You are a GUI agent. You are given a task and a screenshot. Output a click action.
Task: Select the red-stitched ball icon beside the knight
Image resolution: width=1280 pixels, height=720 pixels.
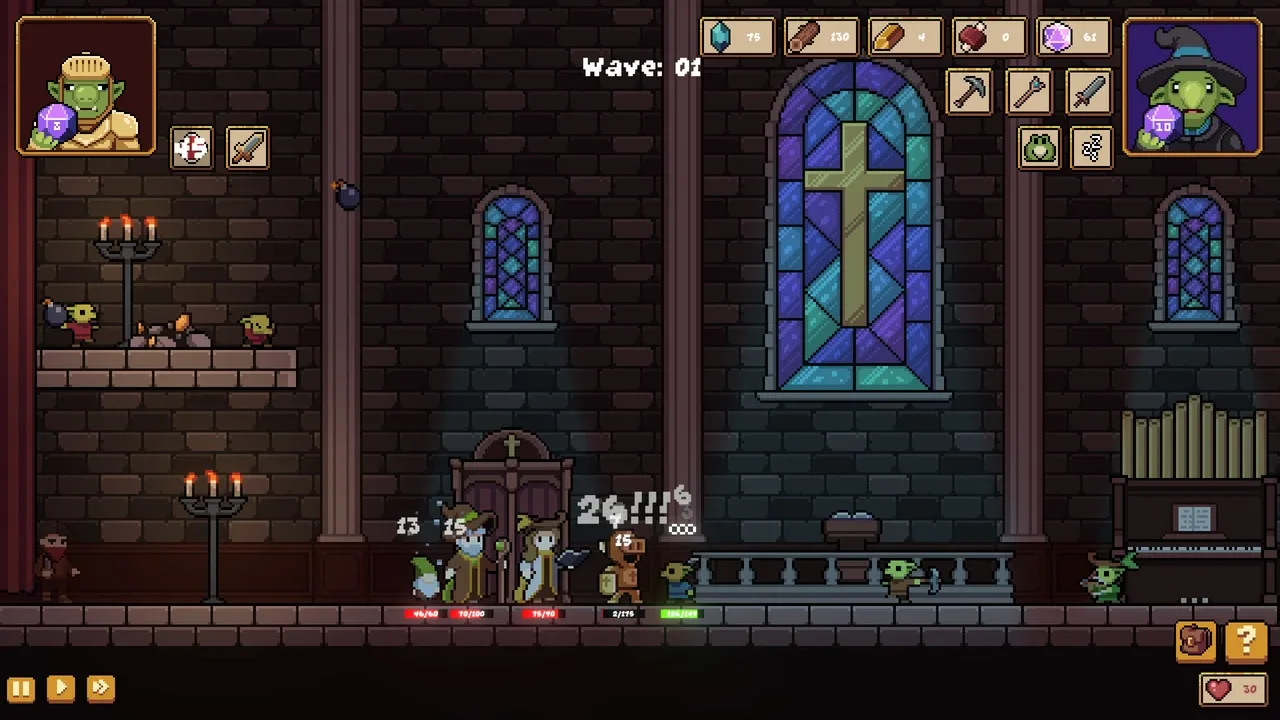coord(192,148)
